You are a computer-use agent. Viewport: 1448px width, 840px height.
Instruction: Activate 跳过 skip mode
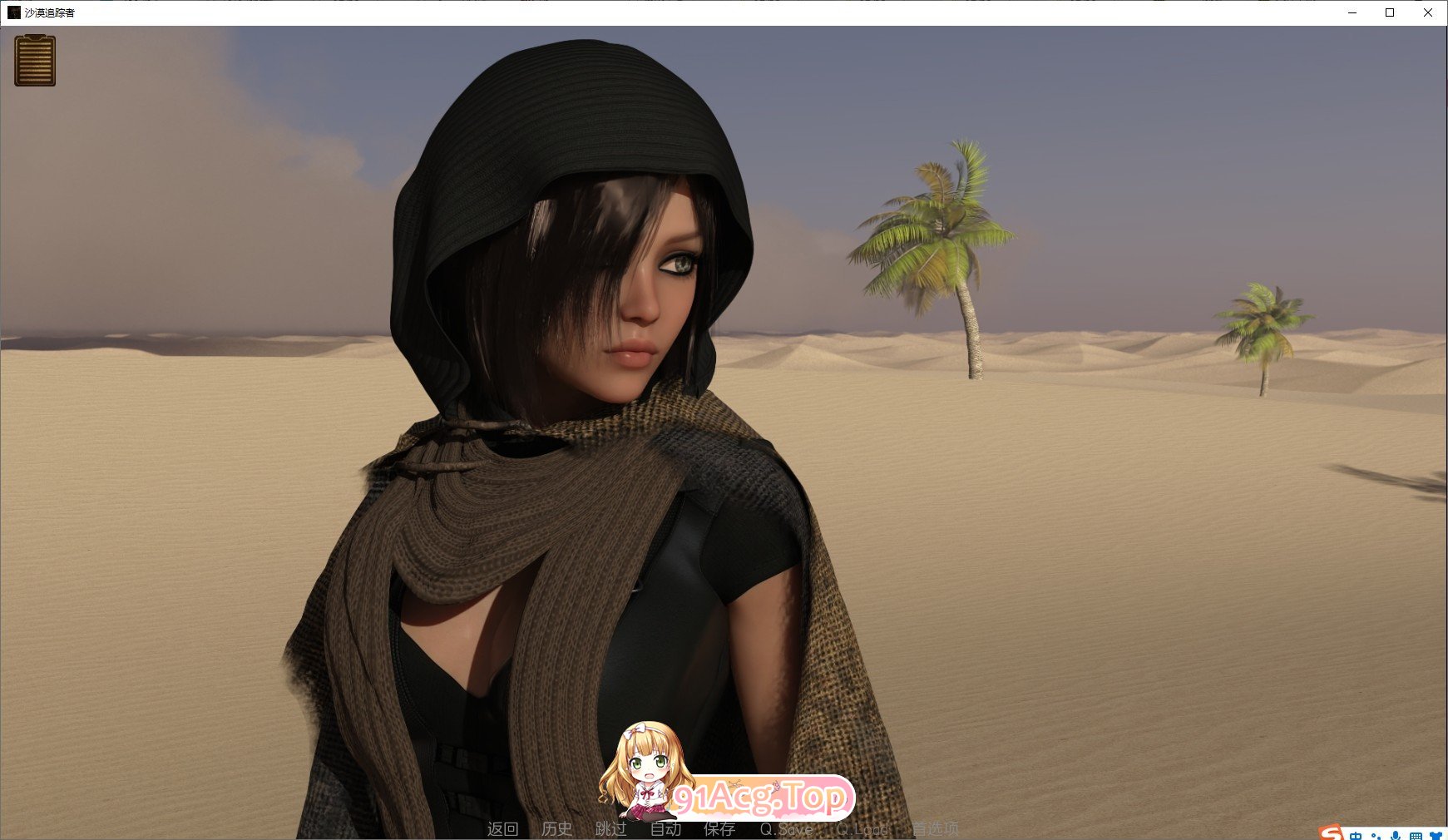click(x=611, y=829)
